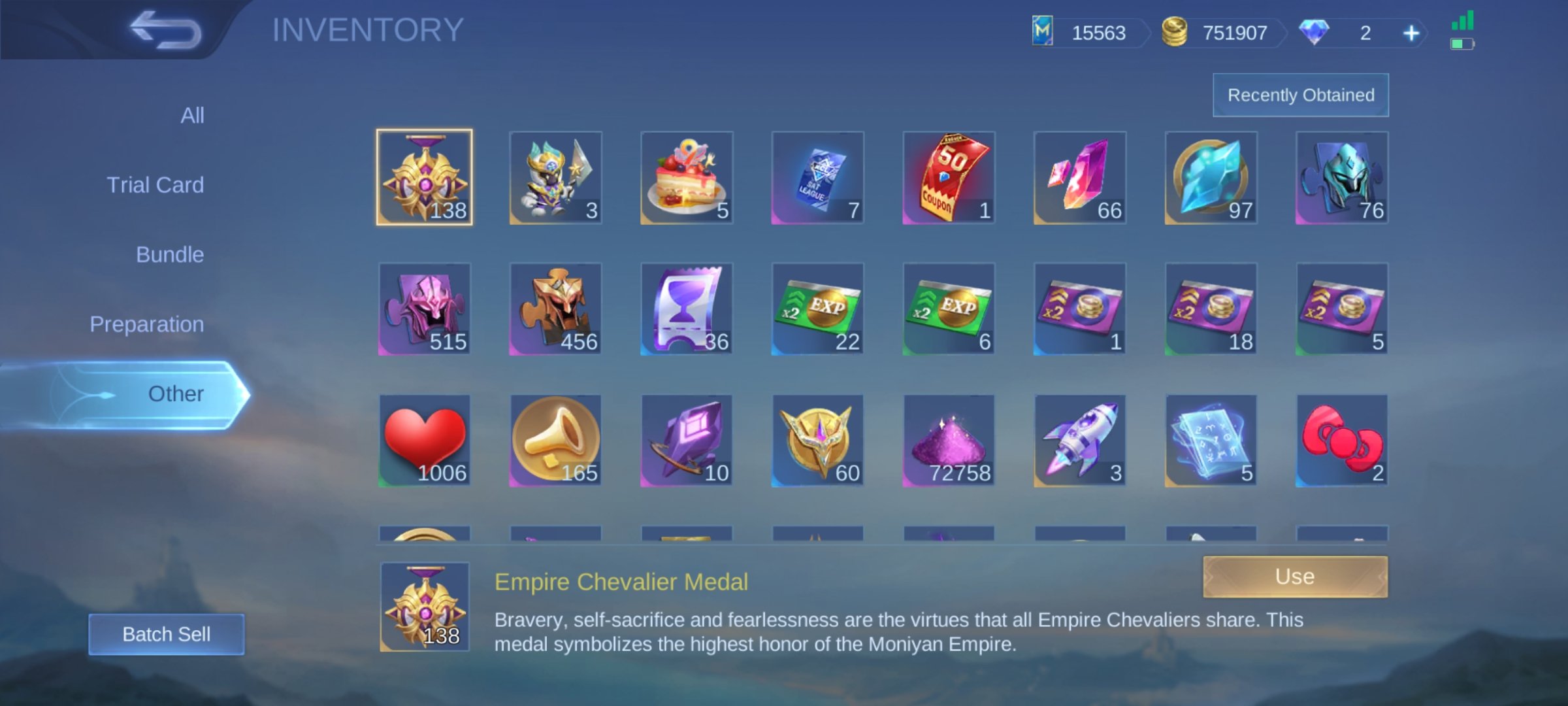The height and width of the screenshot is (706, 1568).
Task: Select the heart item with 1006 count
Action: [x=424, y=441]
